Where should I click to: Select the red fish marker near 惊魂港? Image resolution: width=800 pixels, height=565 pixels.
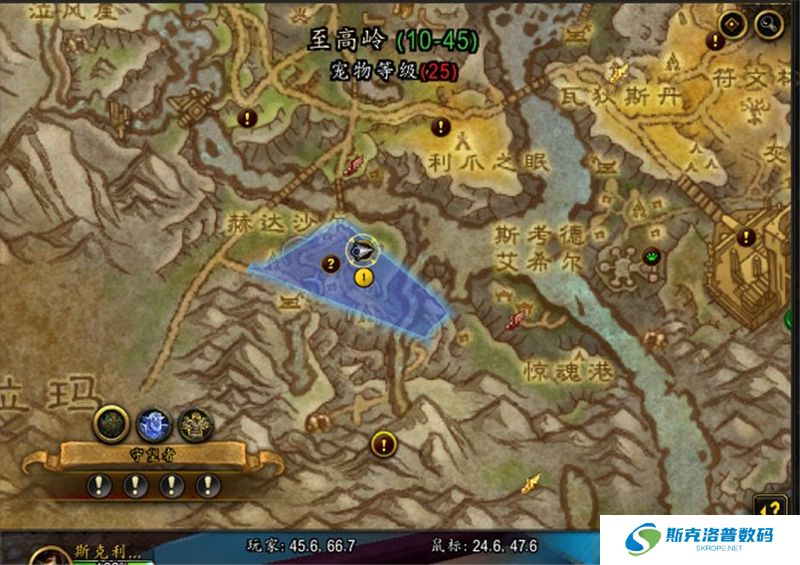coord(516,320)
